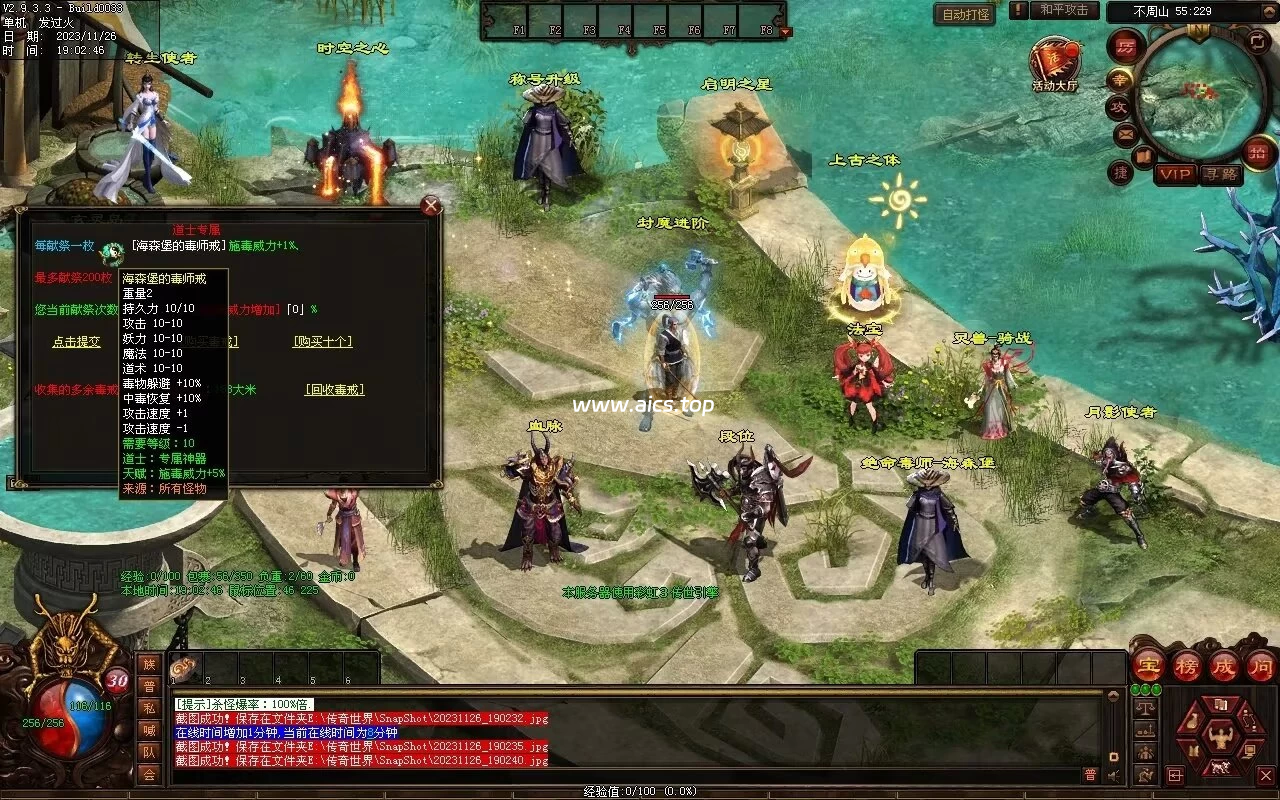
Task: Open the 宝 treasure shop button
Action: click(x=1148, y=665)
